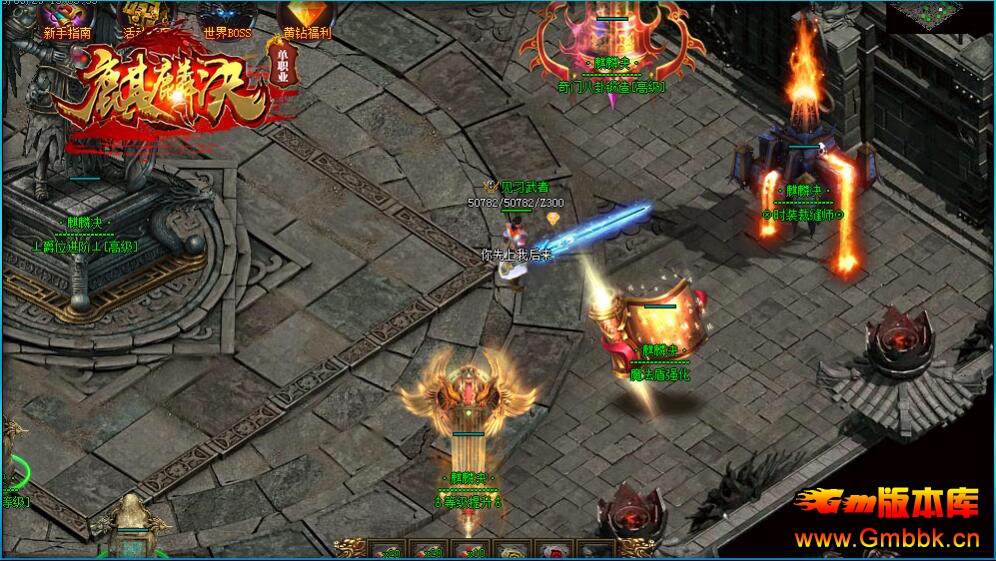Open the 黄钻福利 yellow diamond benefits

point(305,18)
